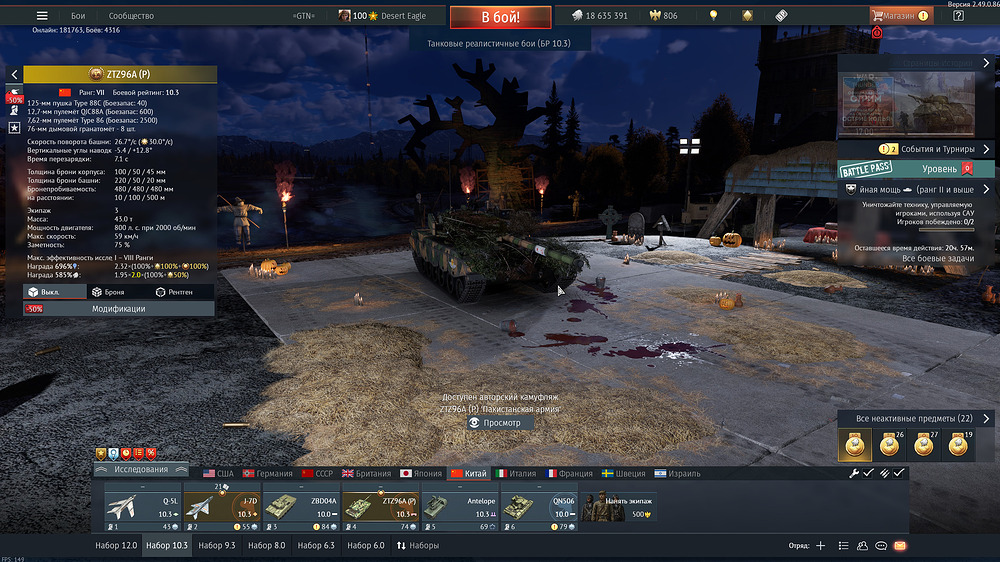Open 'Модификации' for the ZTZ96A (P)
The width and height of the screenshot is (1000, 562).
click(x=119, y=309)
